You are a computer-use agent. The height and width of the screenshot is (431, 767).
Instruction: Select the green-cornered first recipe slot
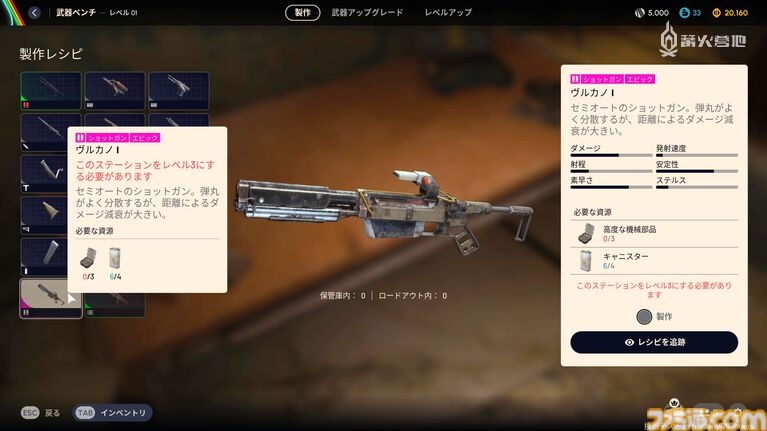[51, 91]
